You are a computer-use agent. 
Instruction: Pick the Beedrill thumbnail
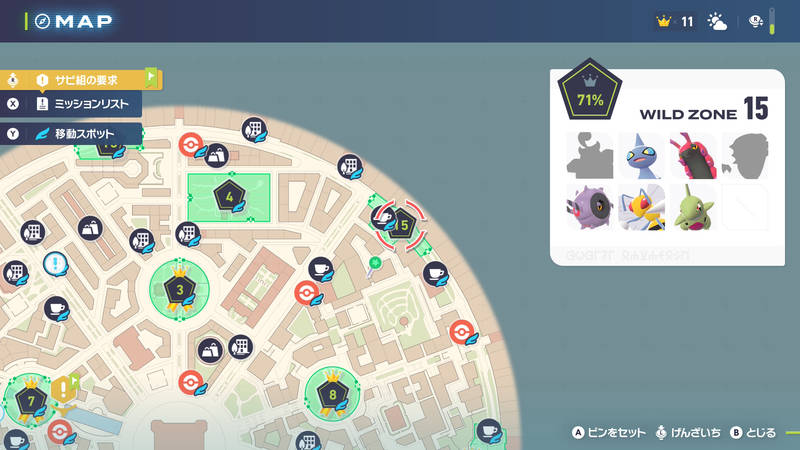[x=641, y=207]
